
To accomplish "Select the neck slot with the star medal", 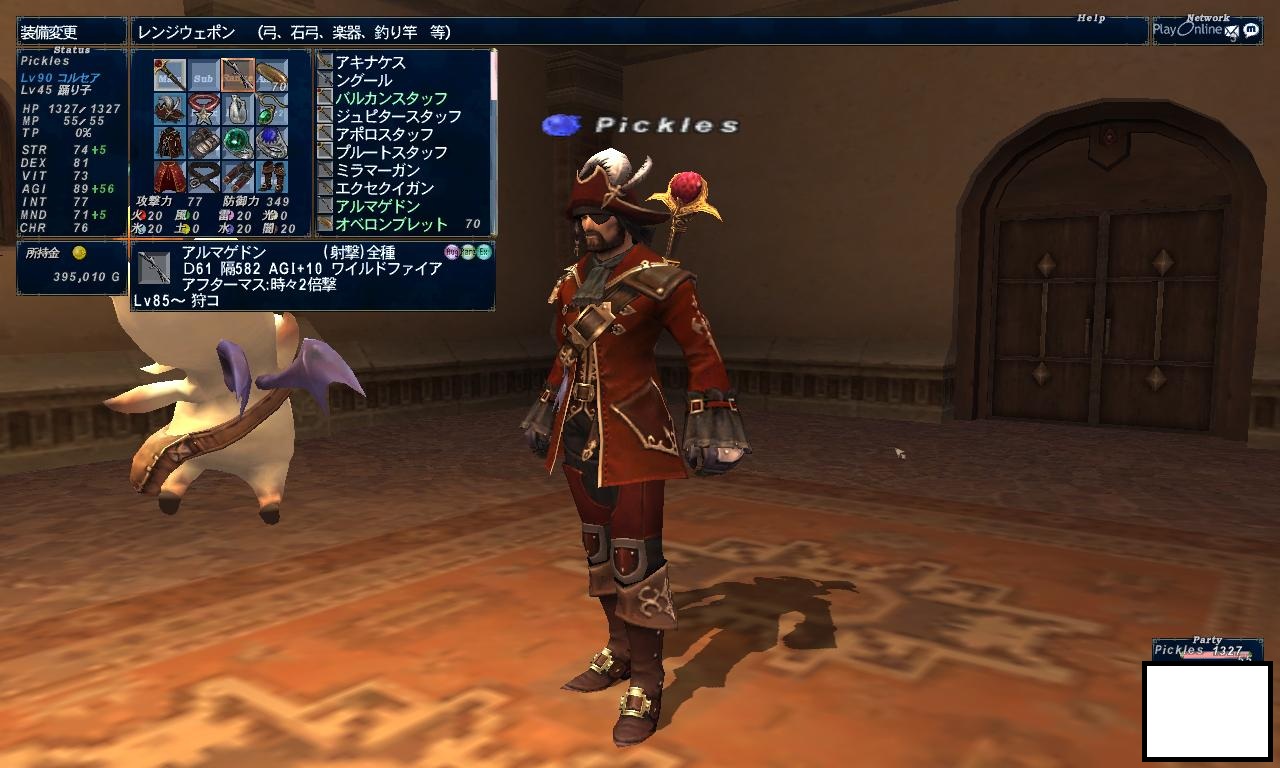I will 204,108.
